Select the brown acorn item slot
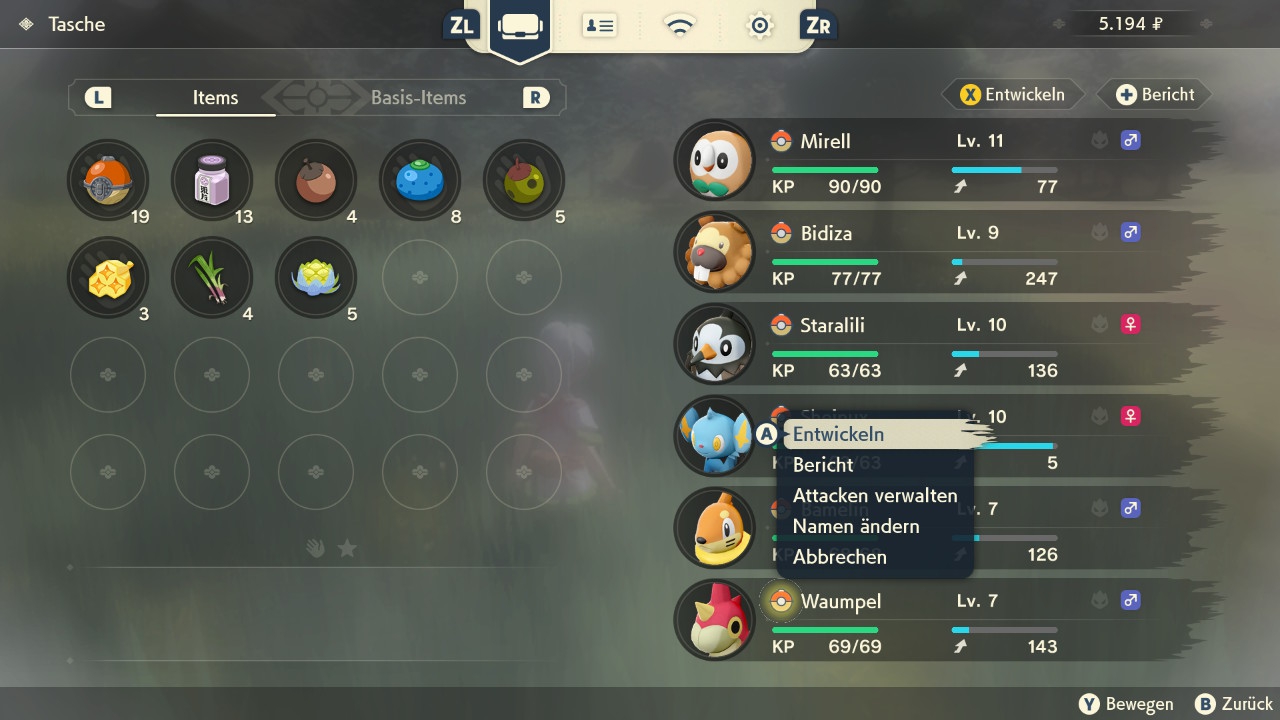The height and width of the screenshot is (720, 1280). click(316, 181)
